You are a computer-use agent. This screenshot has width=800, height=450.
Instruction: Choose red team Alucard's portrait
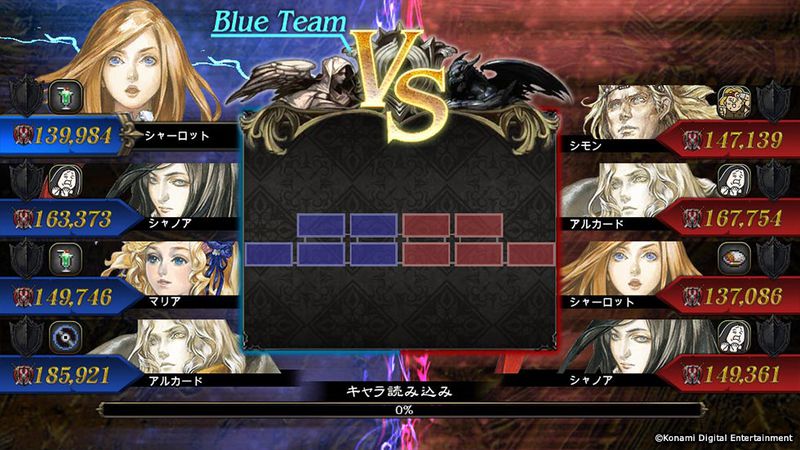(640, 190)
